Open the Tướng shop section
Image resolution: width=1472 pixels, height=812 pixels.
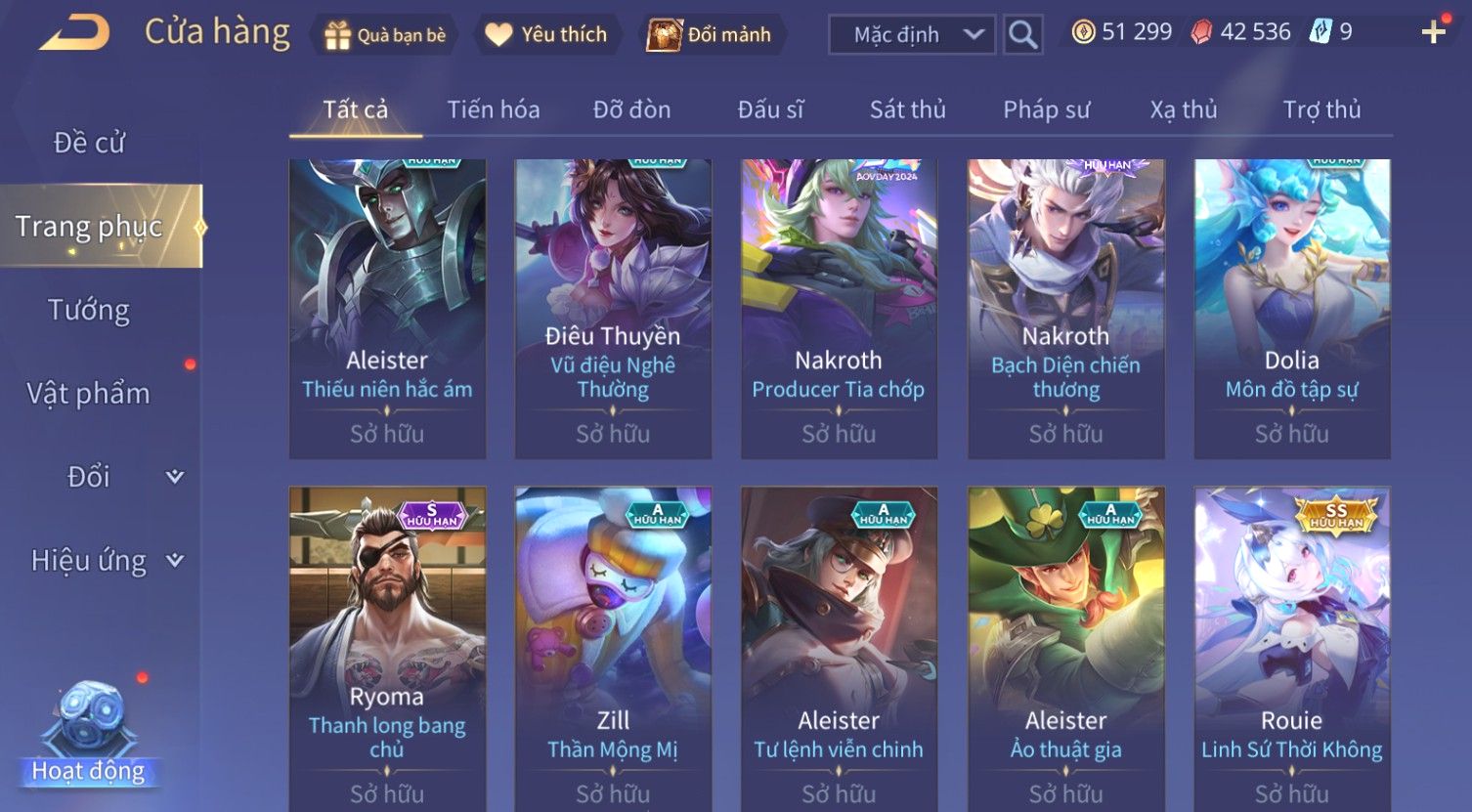[x=89, y=310]
